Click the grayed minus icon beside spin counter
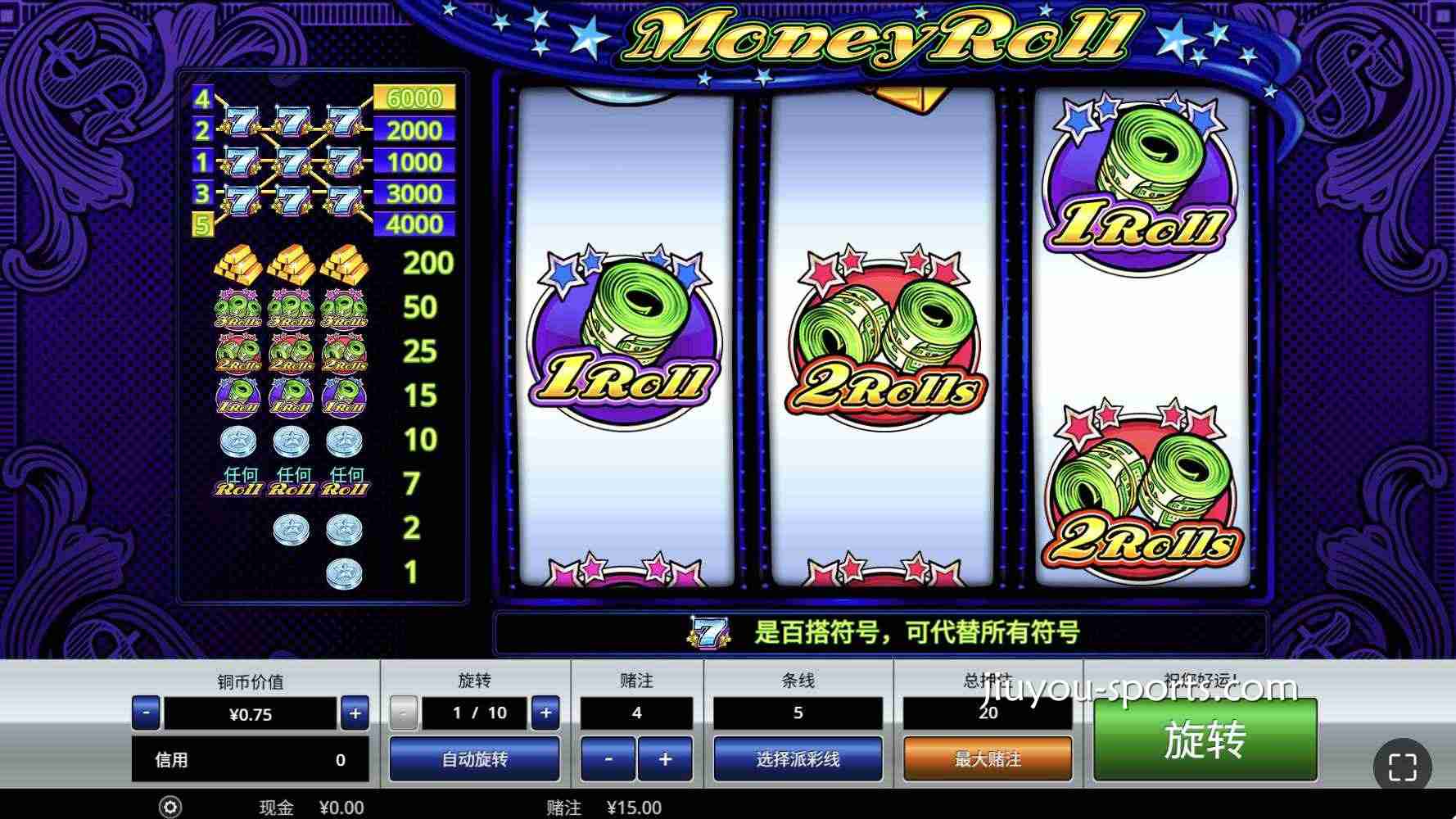1456x819 pixels. point(403,713)
